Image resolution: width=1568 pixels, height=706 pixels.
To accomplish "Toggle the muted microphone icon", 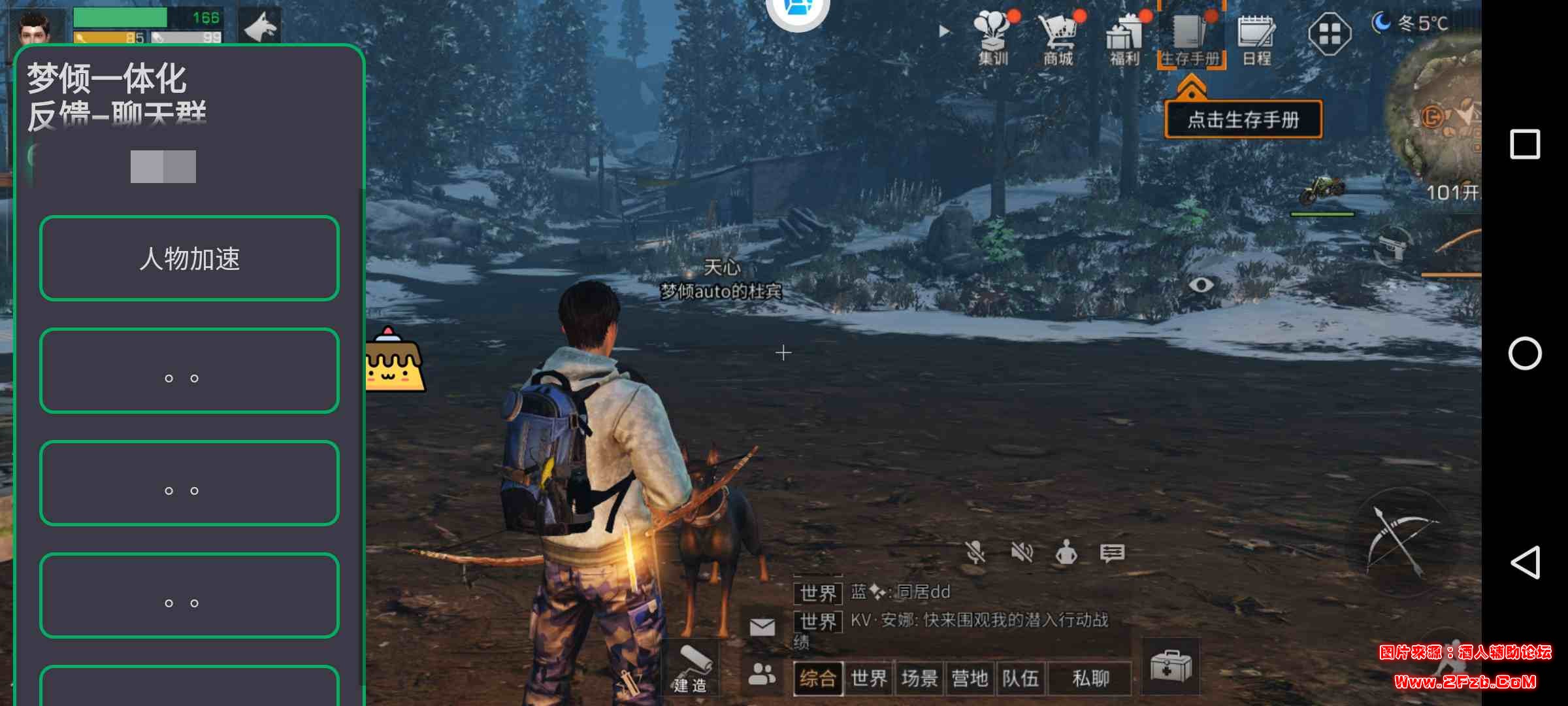I will [x=975, y=553].
